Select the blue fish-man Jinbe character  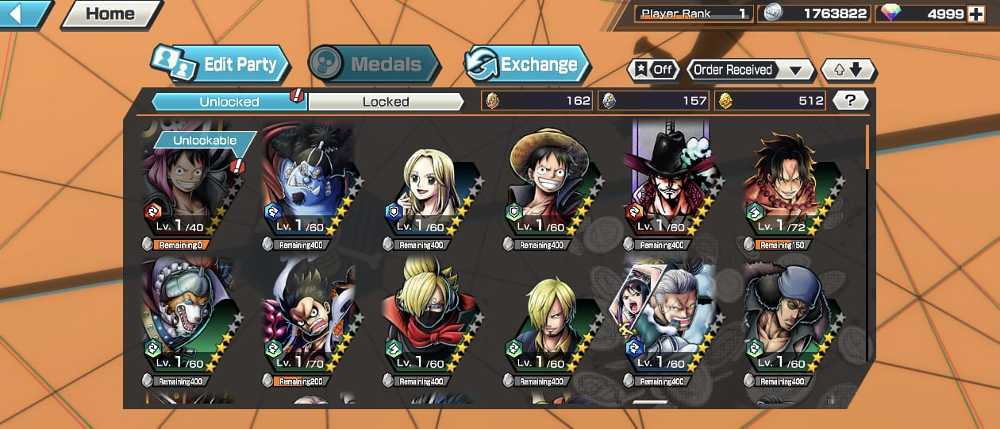click(x=310, y=190)
